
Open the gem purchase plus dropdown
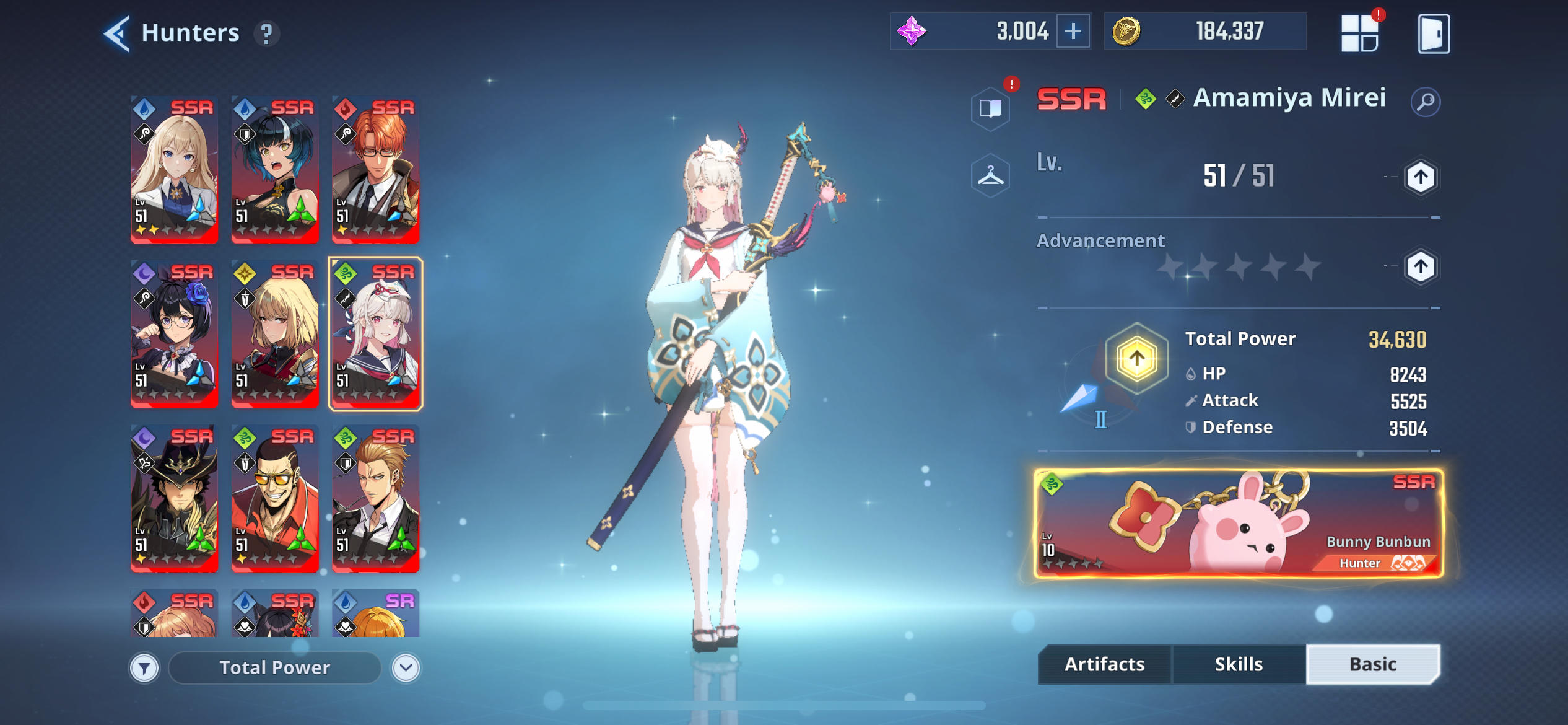click(x=1073, y=30)
